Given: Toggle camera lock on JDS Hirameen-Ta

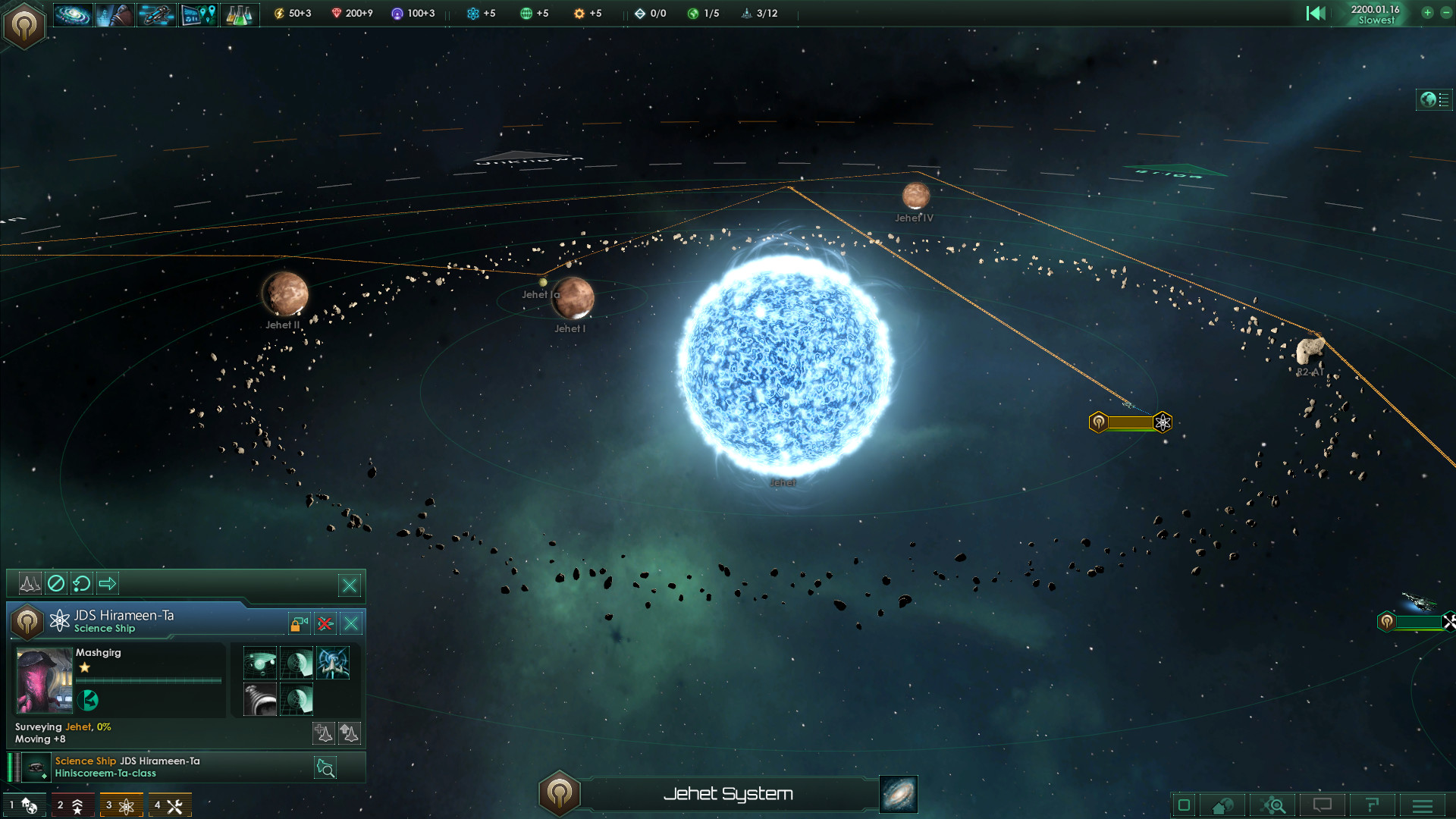Looking at the screenshot, I should click(x=297, y=623).
